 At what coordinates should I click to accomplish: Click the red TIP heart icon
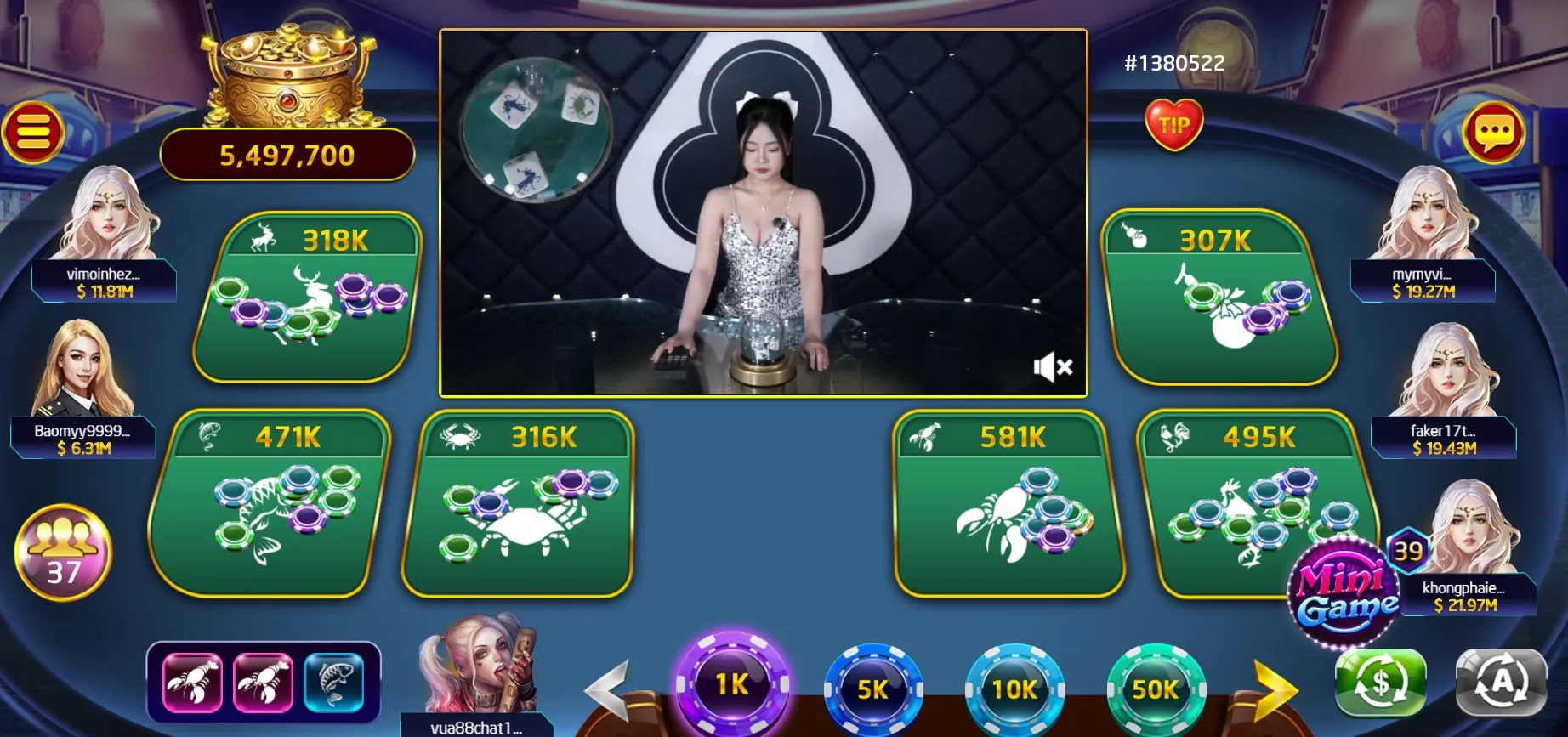coord(1176,123)
